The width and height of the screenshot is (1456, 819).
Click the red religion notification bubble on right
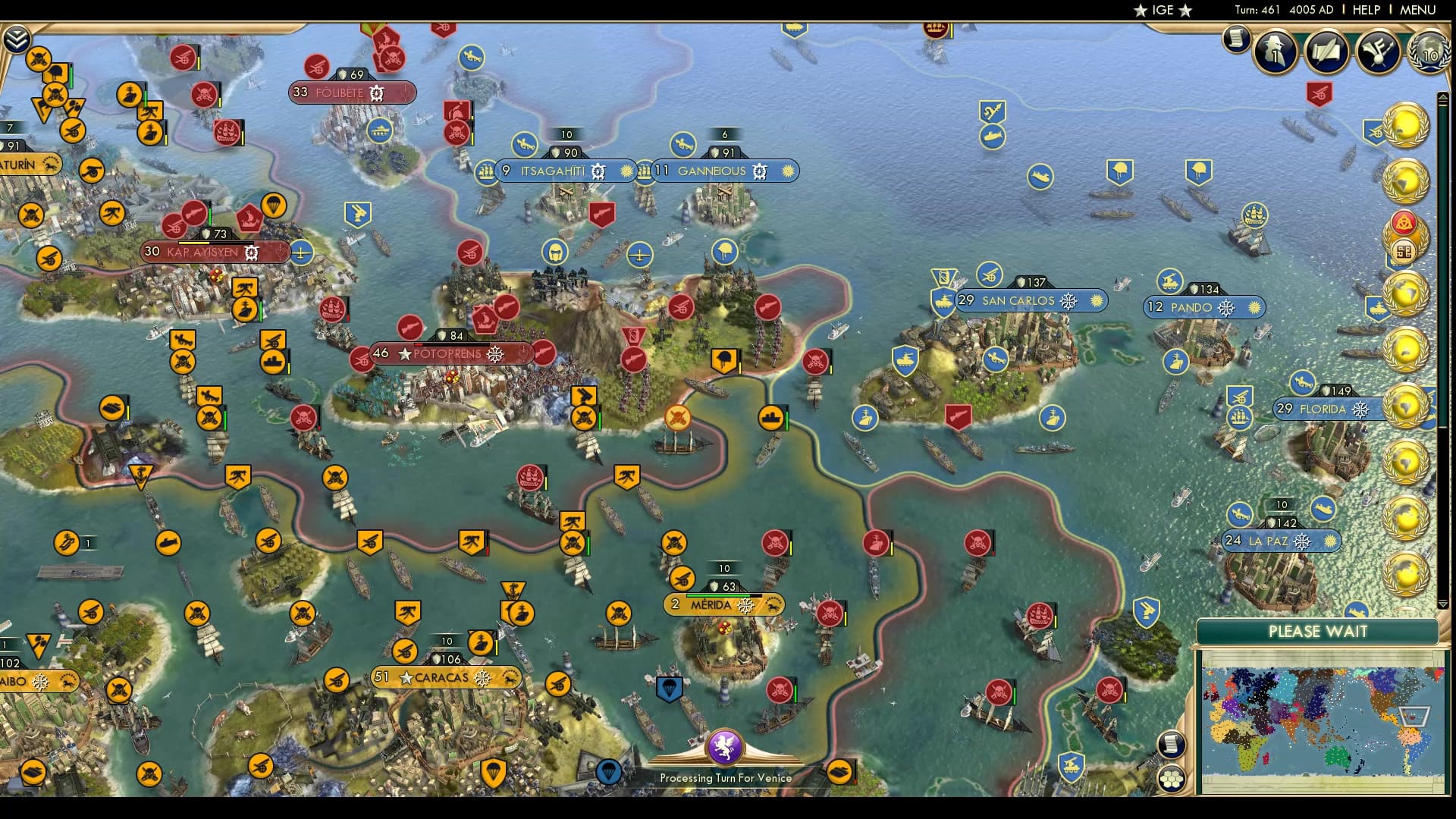(x=1406, y=223)
